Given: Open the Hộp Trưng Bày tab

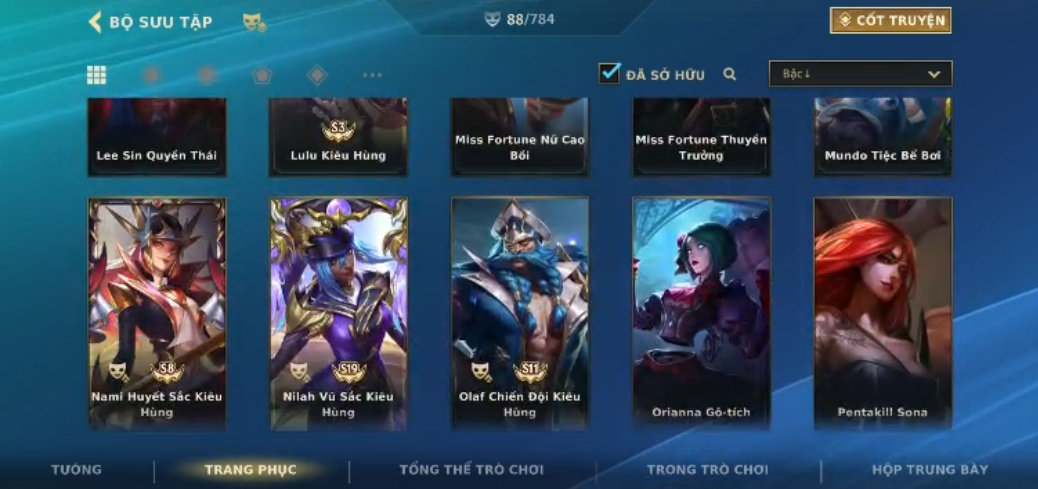Looking at the screenshot, I should point(930,470).
